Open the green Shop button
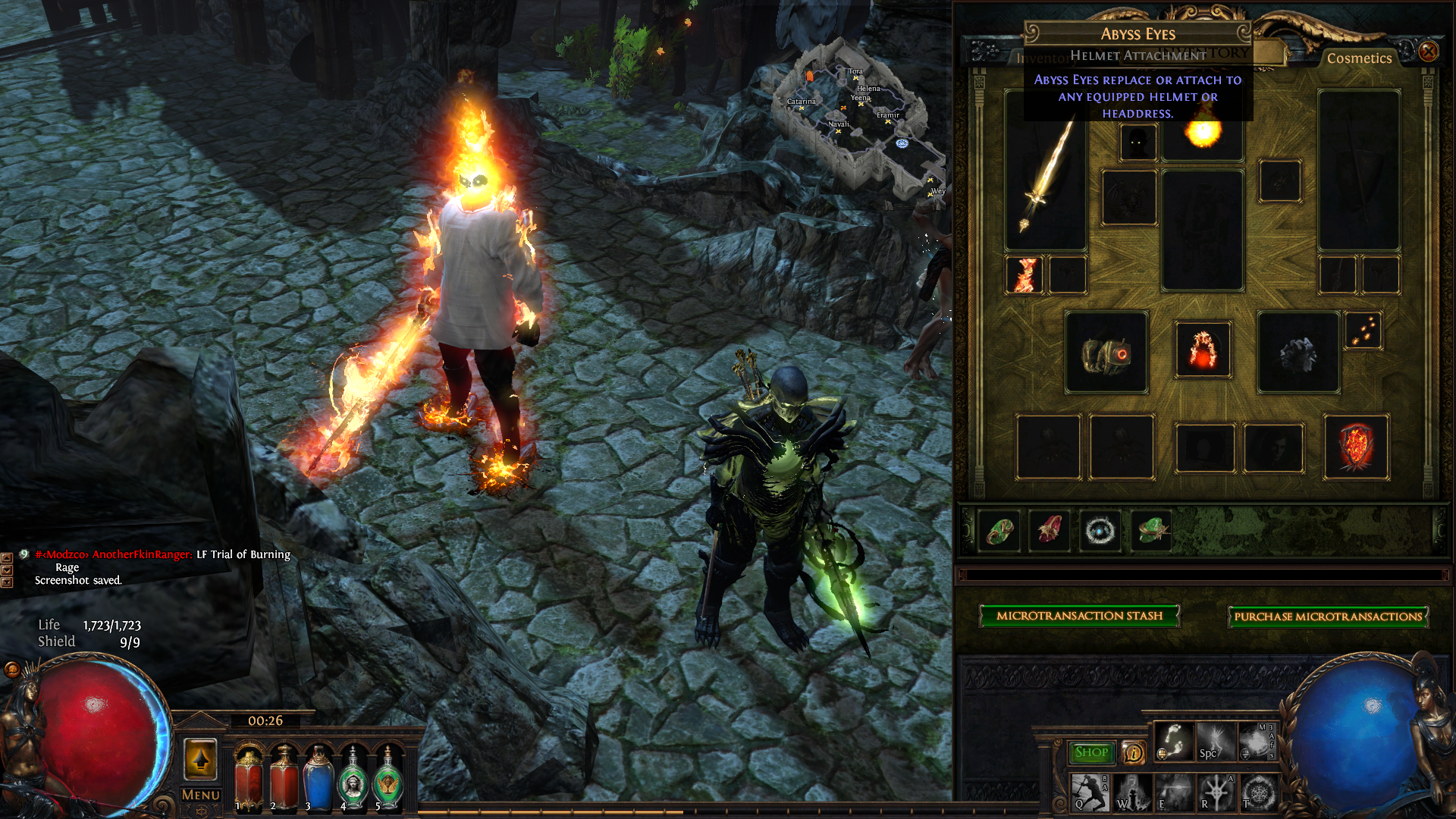The height and width of the screenshot is (819, 1456). (x=1091, y=752)
